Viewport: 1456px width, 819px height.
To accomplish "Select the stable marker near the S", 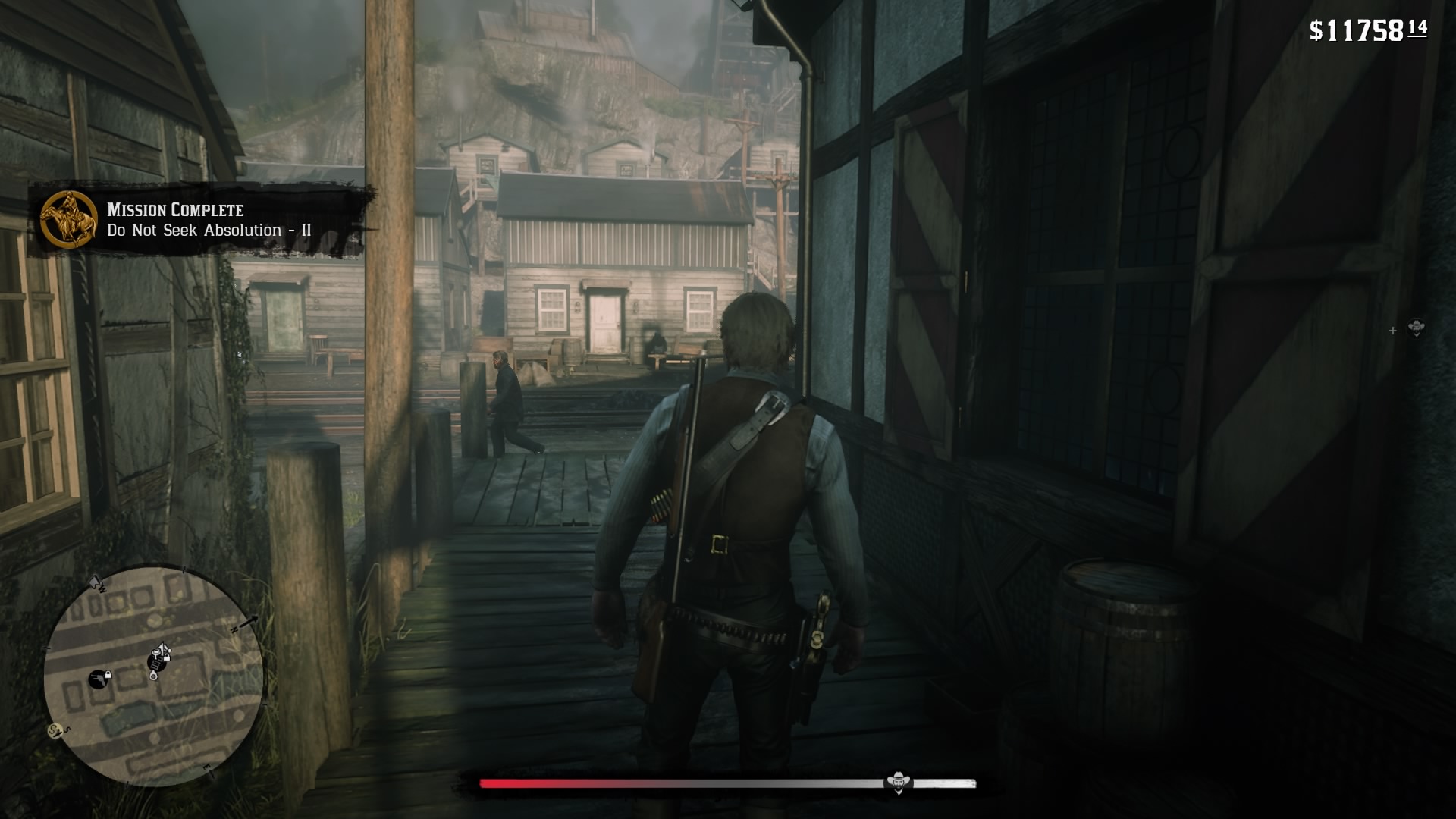I will [x=56, y=730].
